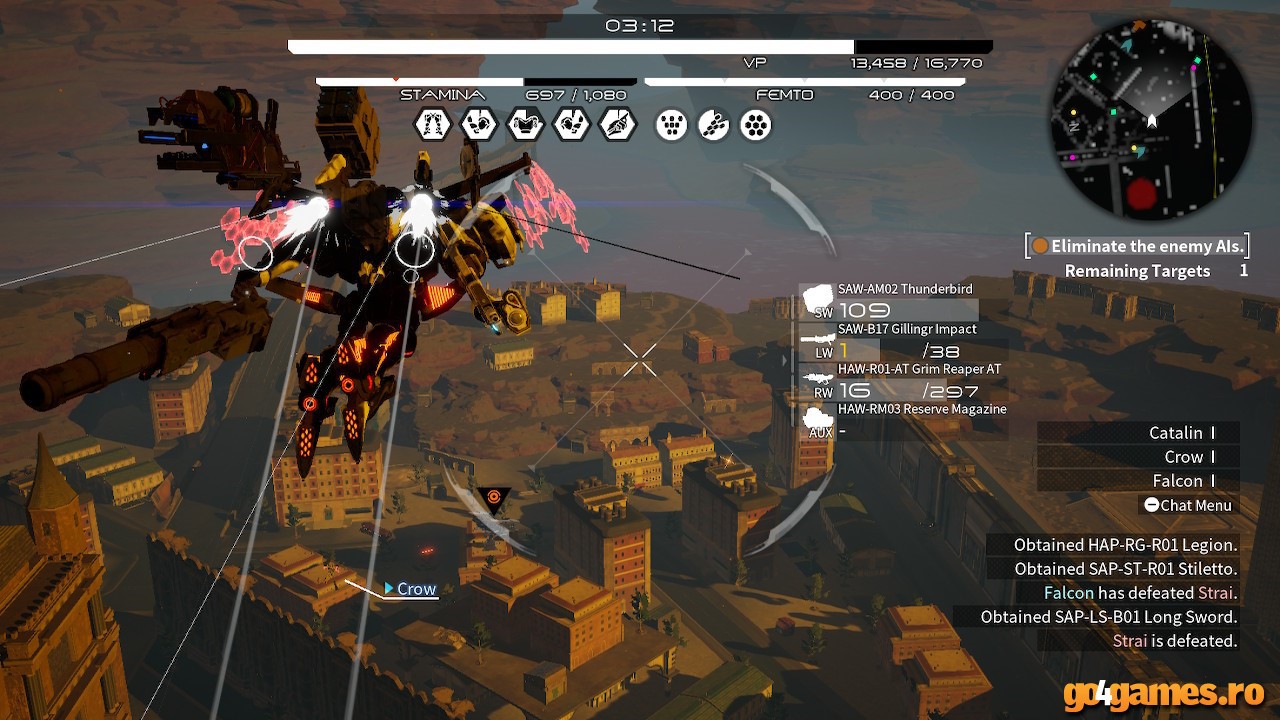Open the Eliminate the enemy AIs objective
The height and width of the screenshot is (720, 1280).
[x=1138, y=246]
